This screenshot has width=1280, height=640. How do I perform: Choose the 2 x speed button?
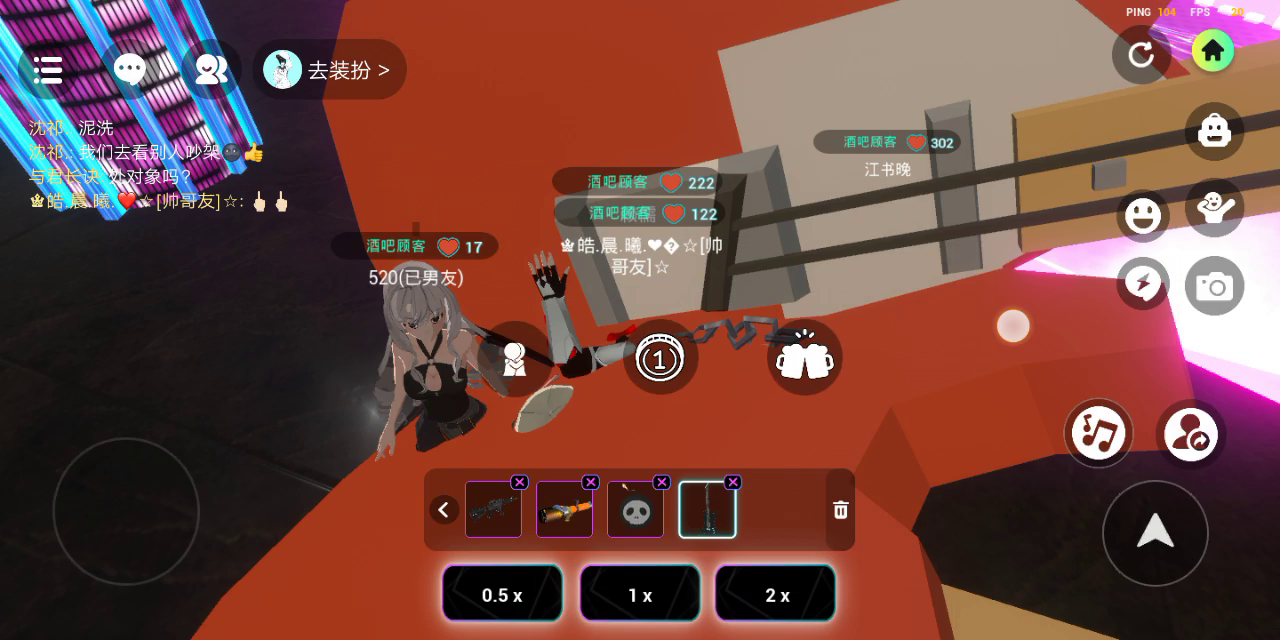(x=776, y=594)
